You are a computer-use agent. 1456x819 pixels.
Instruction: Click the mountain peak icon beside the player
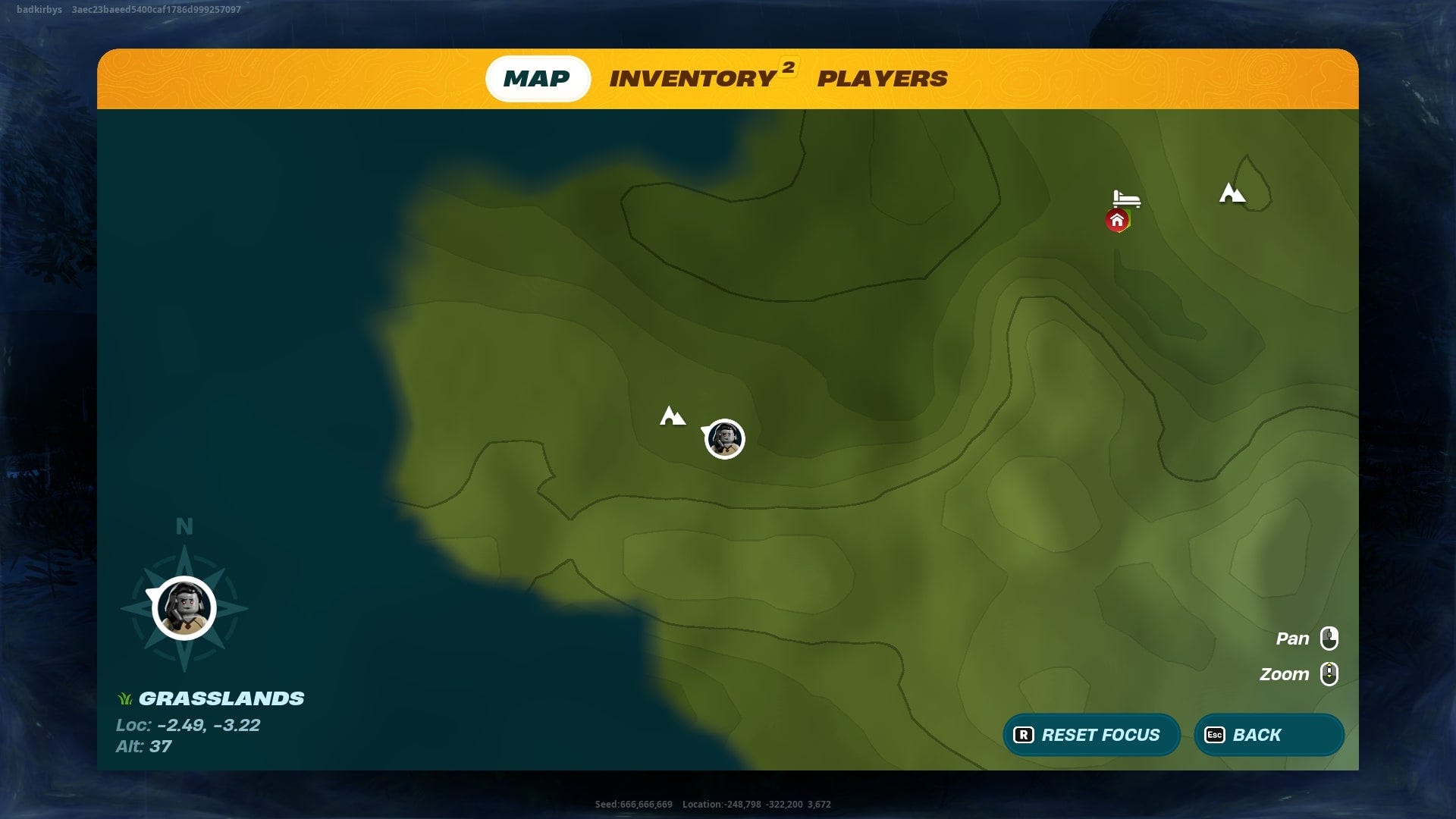point(673,416)
